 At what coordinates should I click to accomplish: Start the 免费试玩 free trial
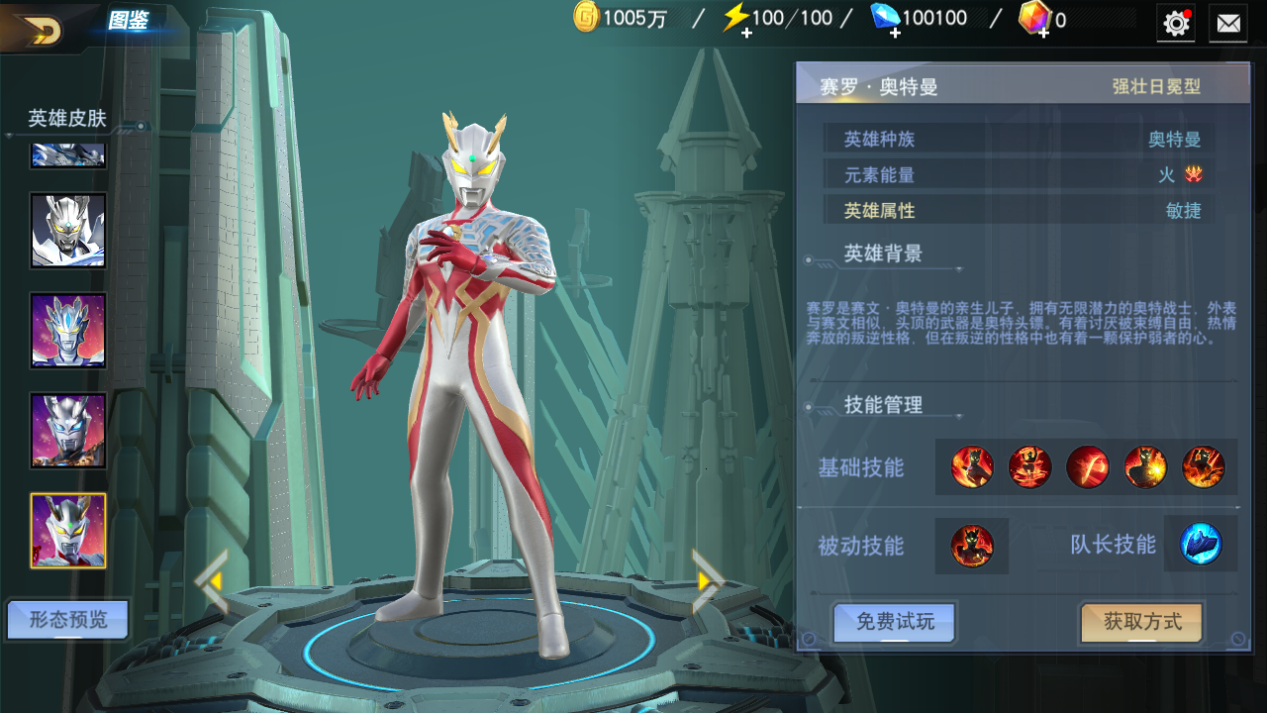coord(895,622)
